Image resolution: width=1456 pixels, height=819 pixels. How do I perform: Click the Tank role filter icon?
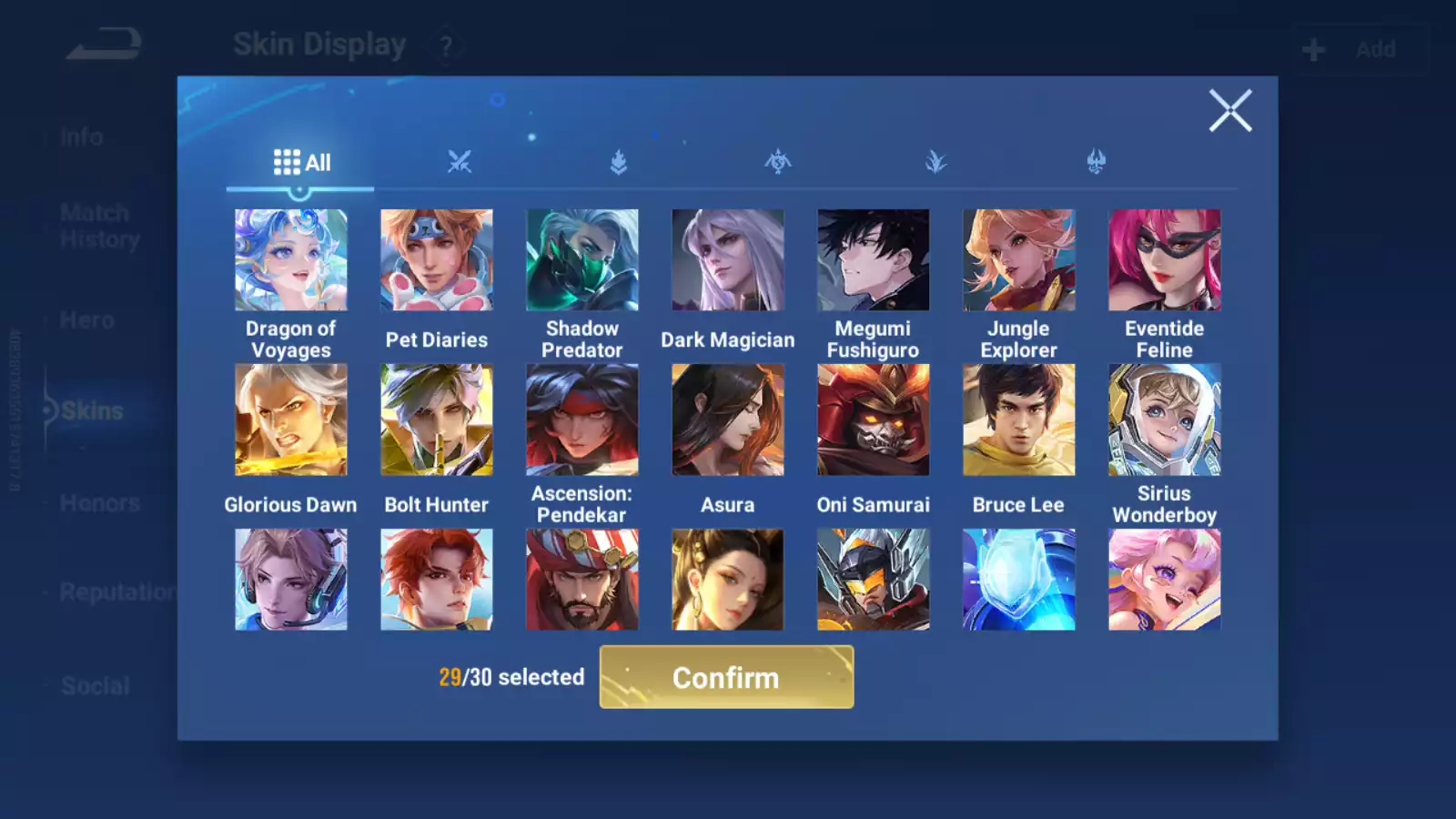[x=619, y=161]
